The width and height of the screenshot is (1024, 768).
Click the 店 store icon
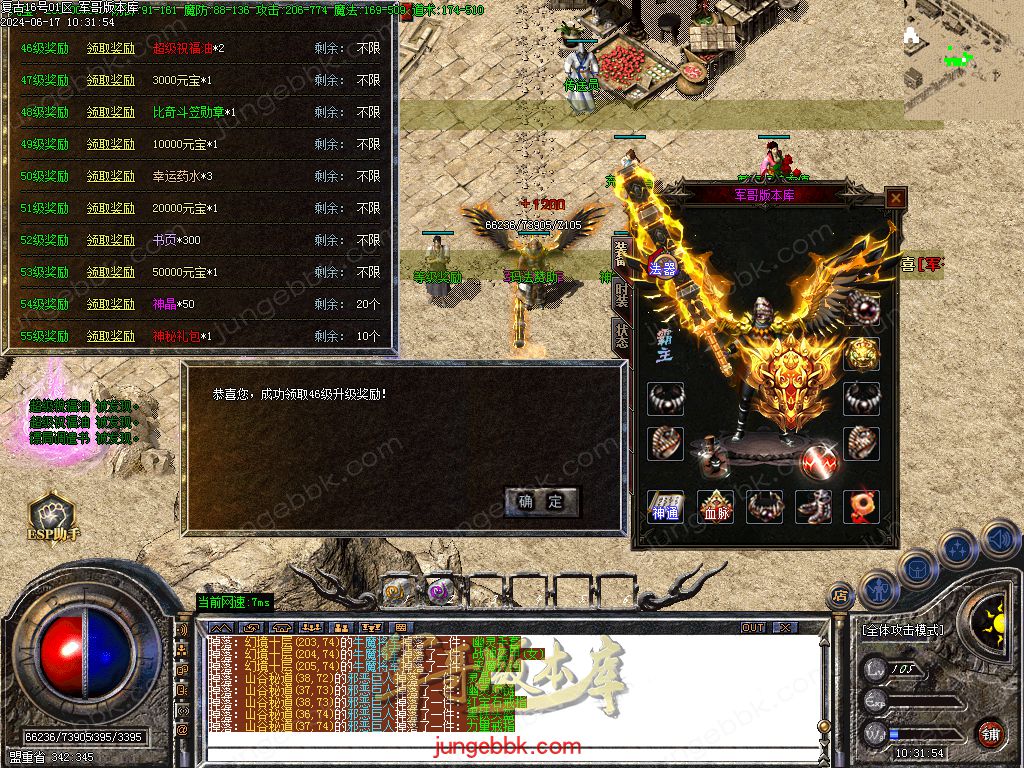841,596
